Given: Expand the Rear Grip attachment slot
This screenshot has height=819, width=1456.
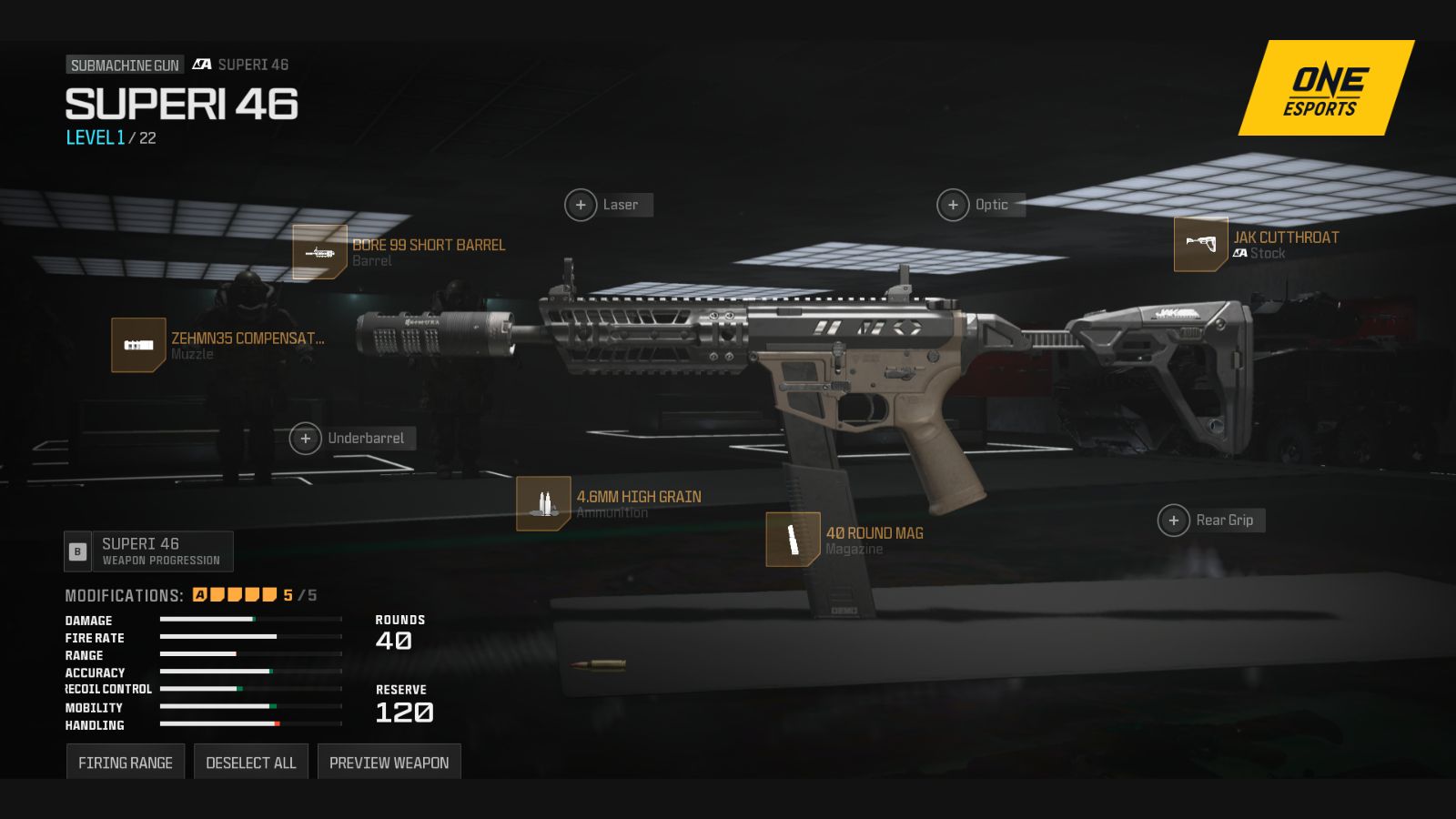Looking at the screenshot, I should coord(1175,521).
